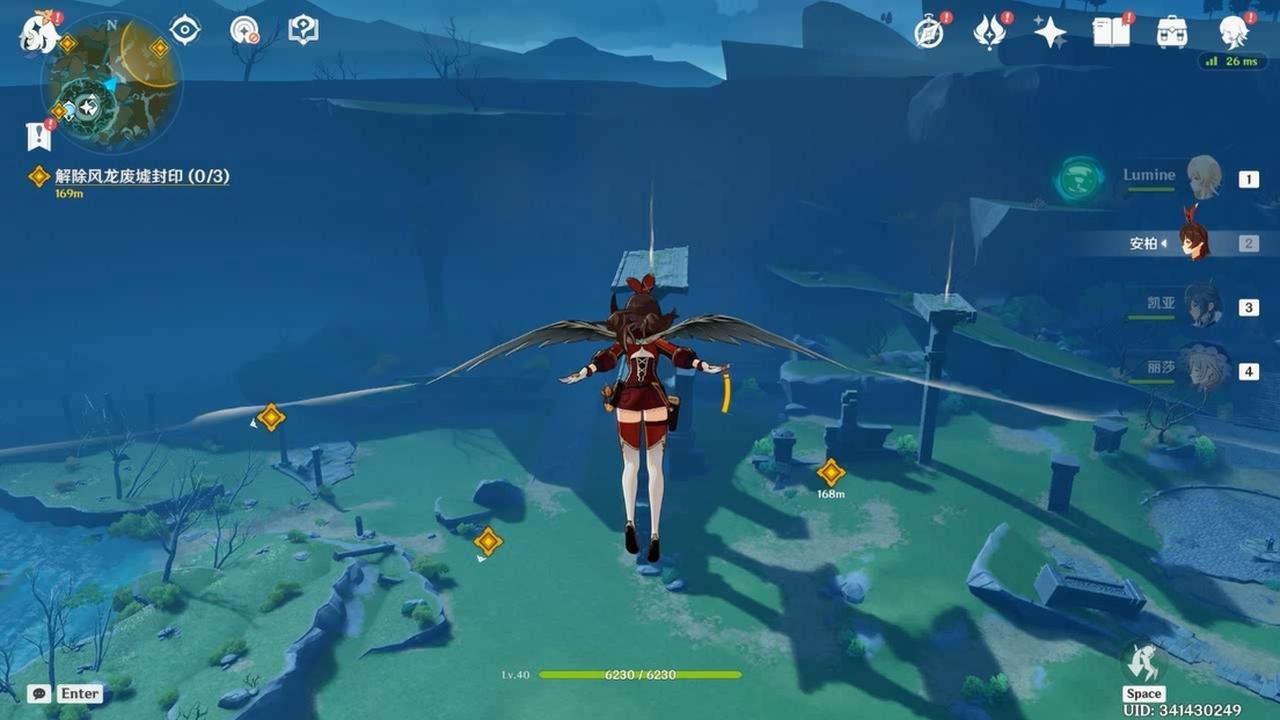
Task: Open the battle pass flame icon
Action: click(x=989, y=33)
